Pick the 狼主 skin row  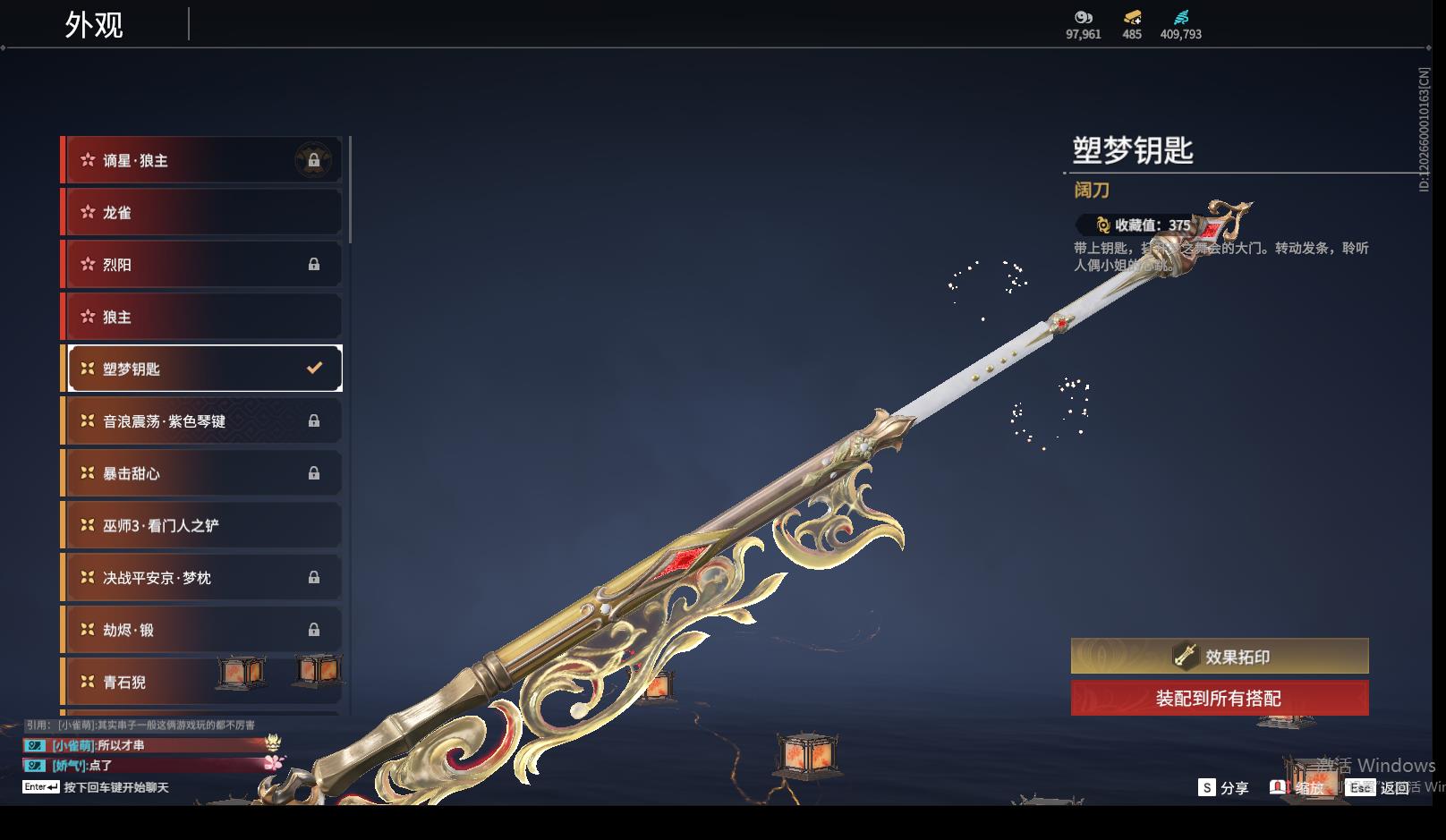pos(203,317)
